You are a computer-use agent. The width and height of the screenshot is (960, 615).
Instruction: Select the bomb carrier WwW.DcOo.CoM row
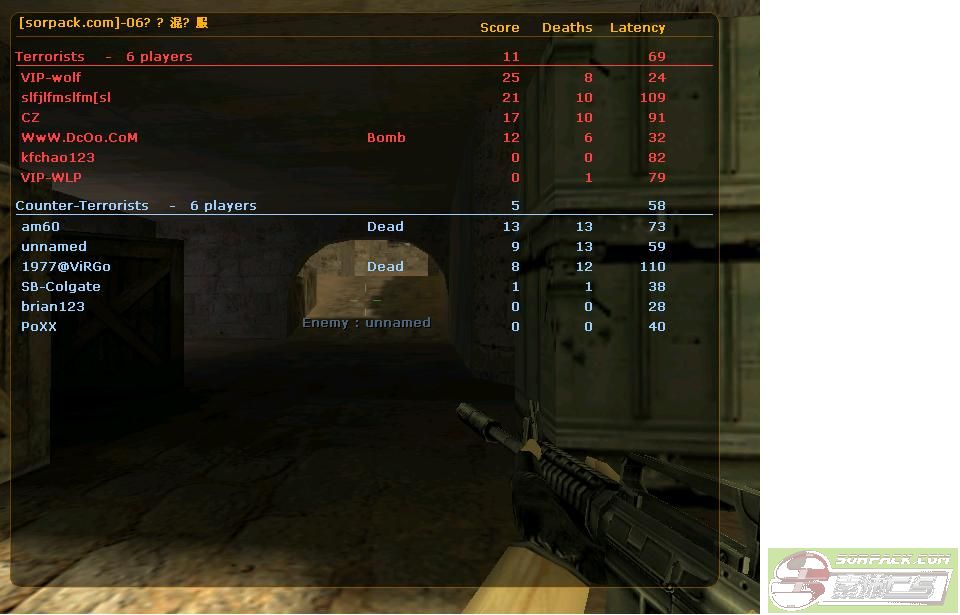[79, 137]
